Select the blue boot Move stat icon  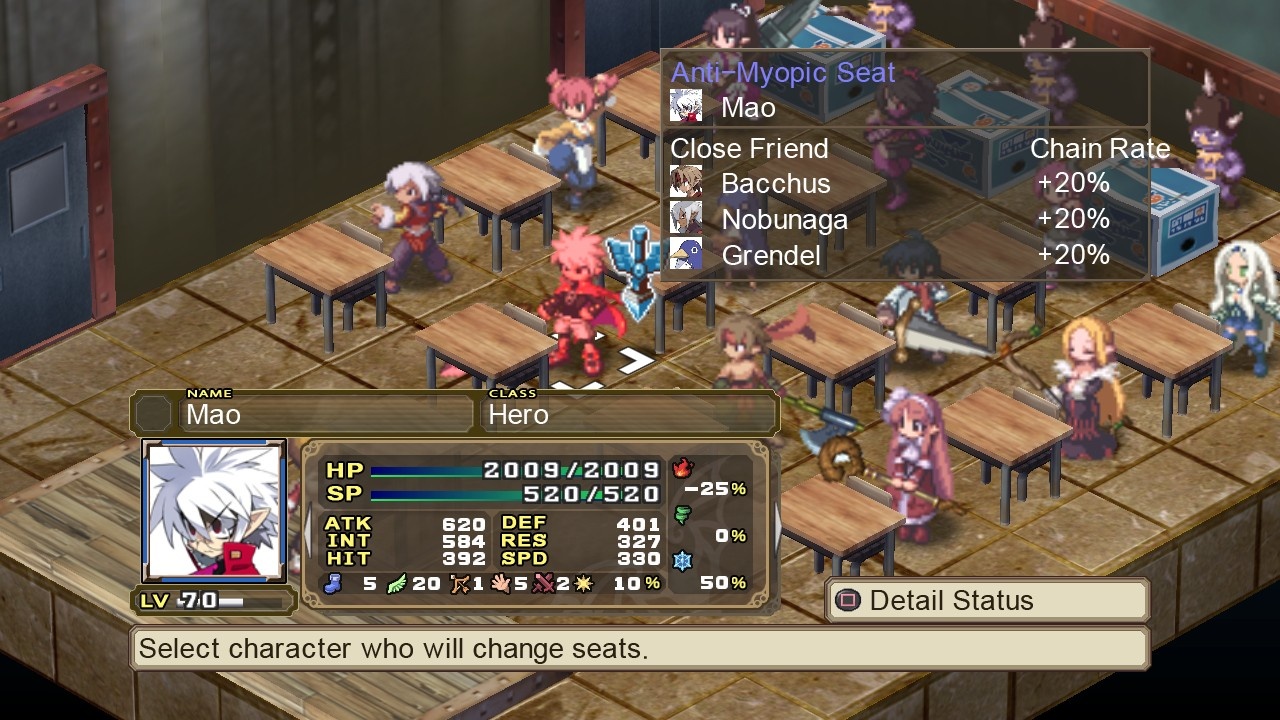(333, 583)
